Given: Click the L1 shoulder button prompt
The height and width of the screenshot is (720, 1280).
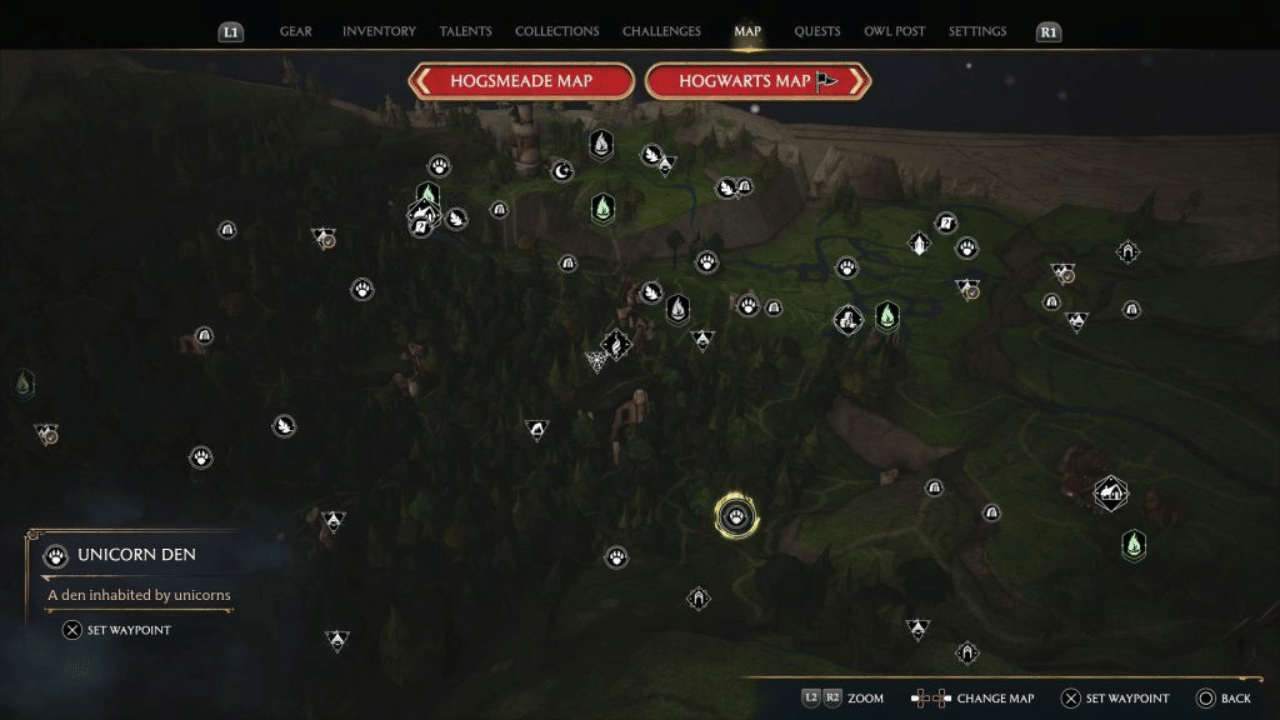Looking at the screenshot, I should tap(229, 31).
